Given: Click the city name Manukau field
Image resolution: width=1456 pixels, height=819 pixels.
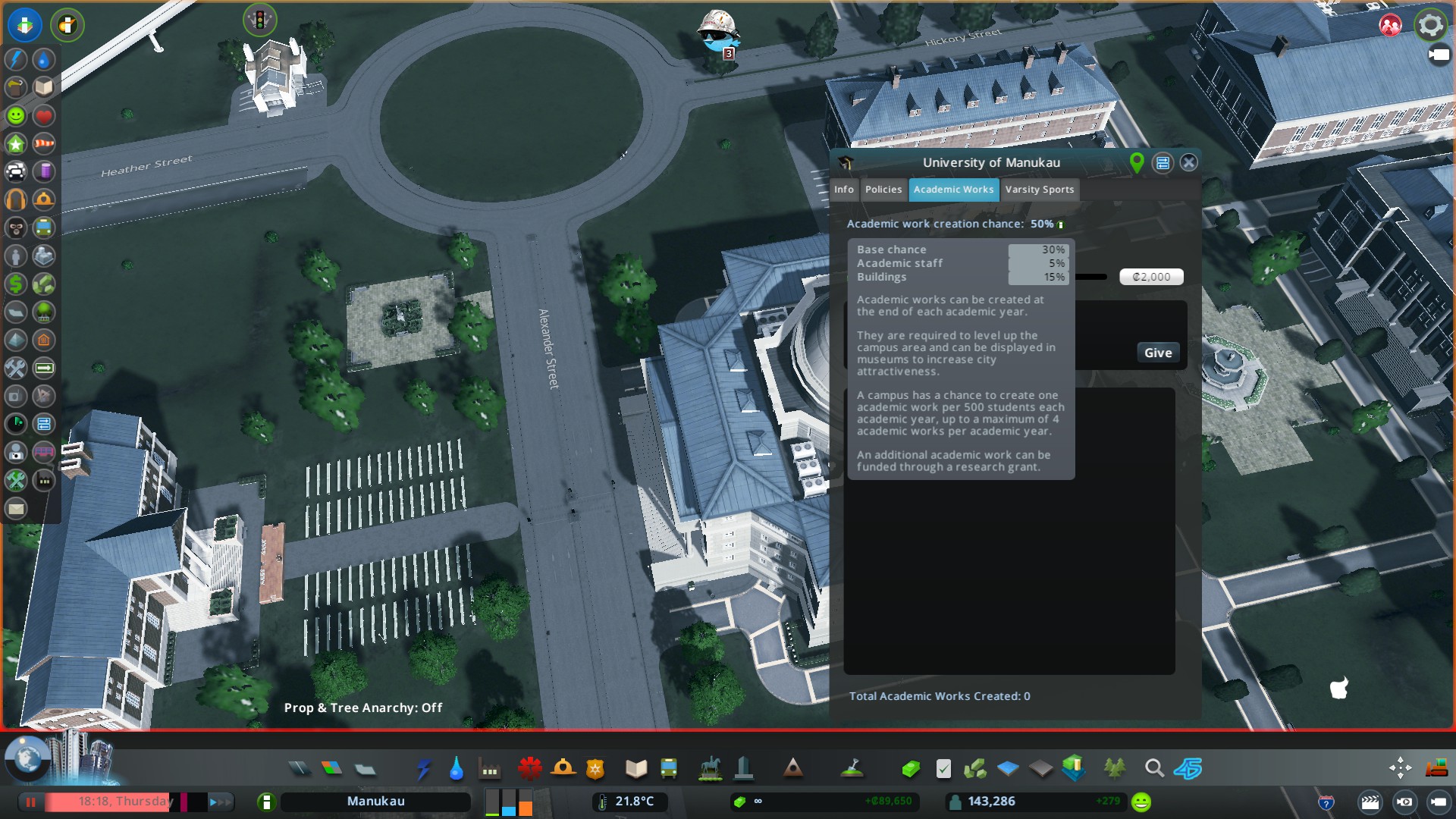Looking at the screenshot, I should coord(375,802).
